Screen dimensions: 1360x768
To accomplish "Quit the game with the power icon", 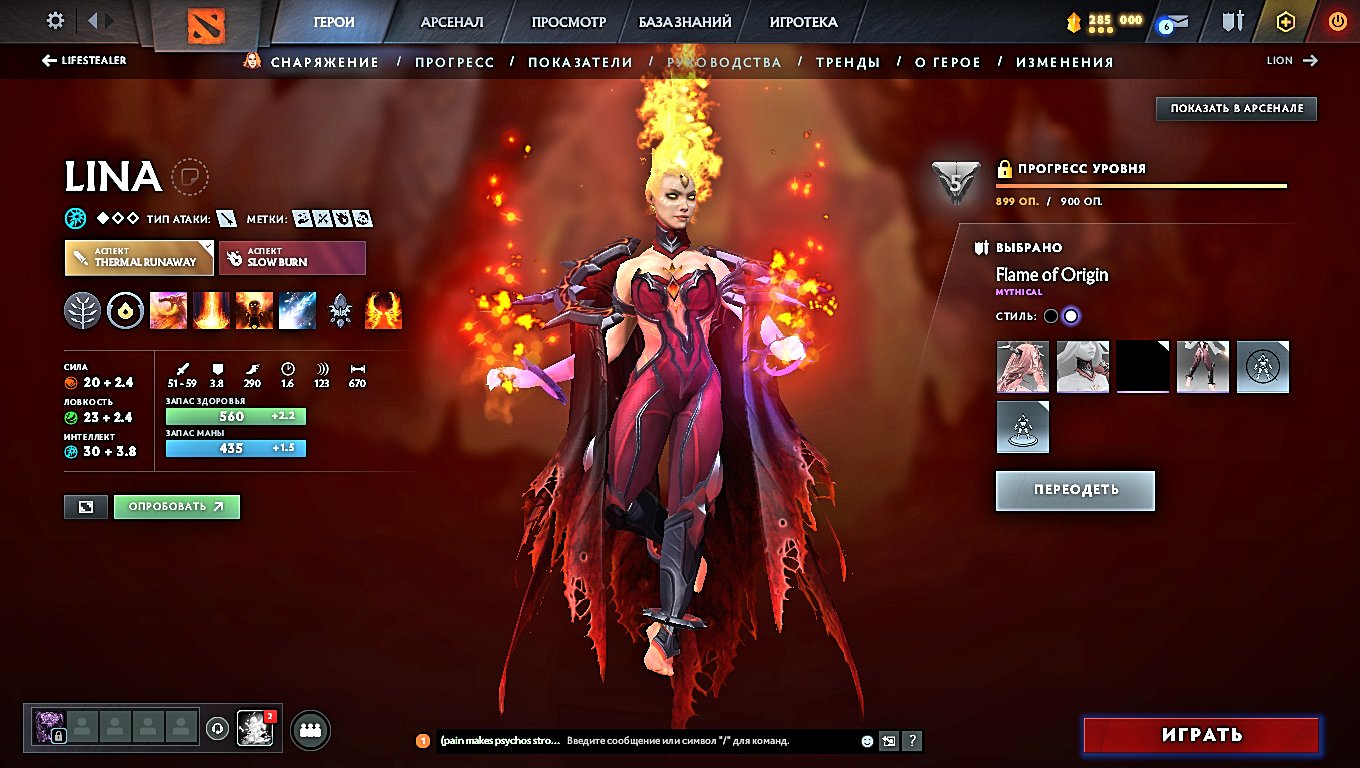I will tap(1337, 21).
